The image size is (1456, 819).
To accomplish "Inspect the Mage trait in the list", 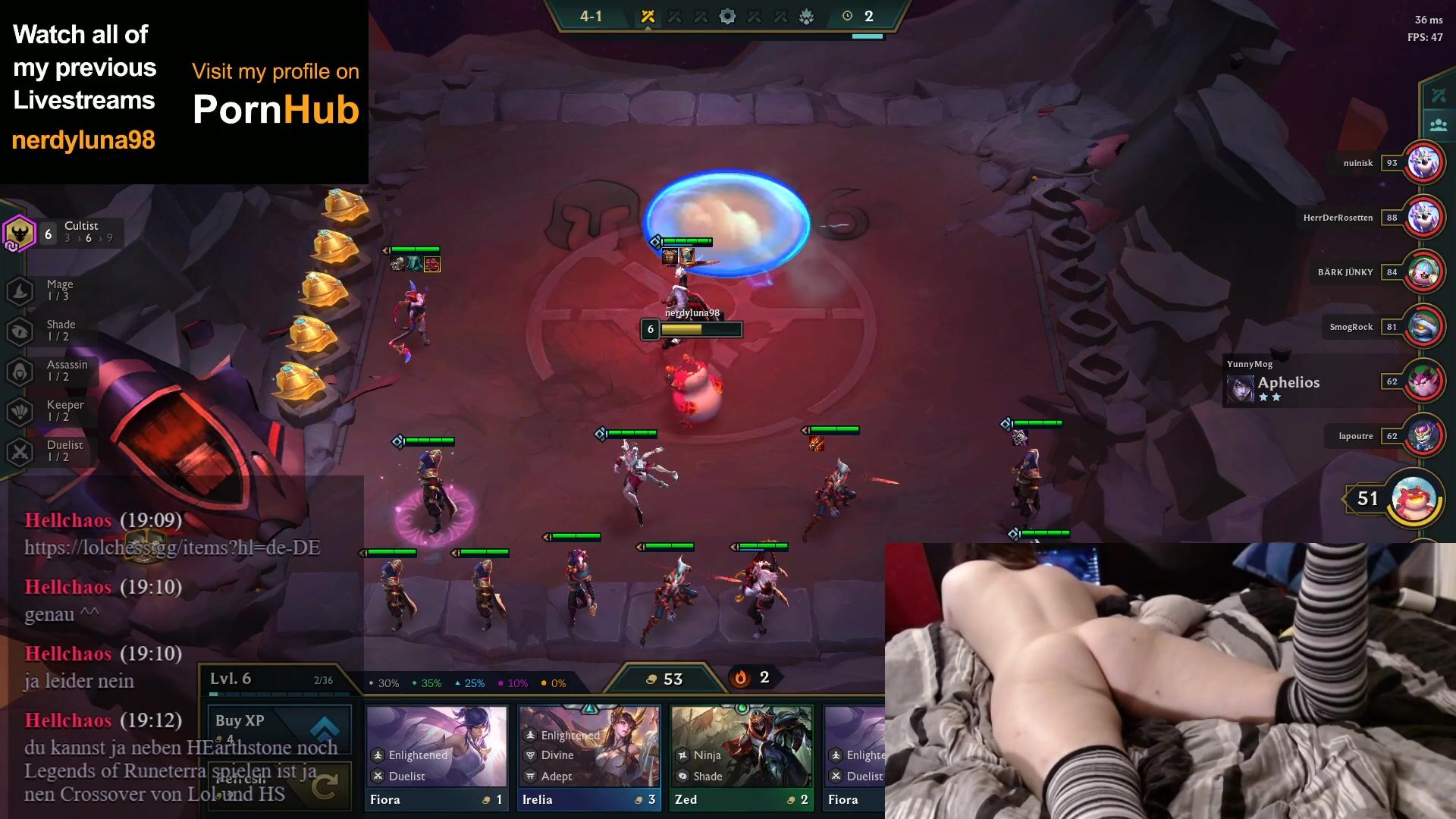I will (52, 290).
